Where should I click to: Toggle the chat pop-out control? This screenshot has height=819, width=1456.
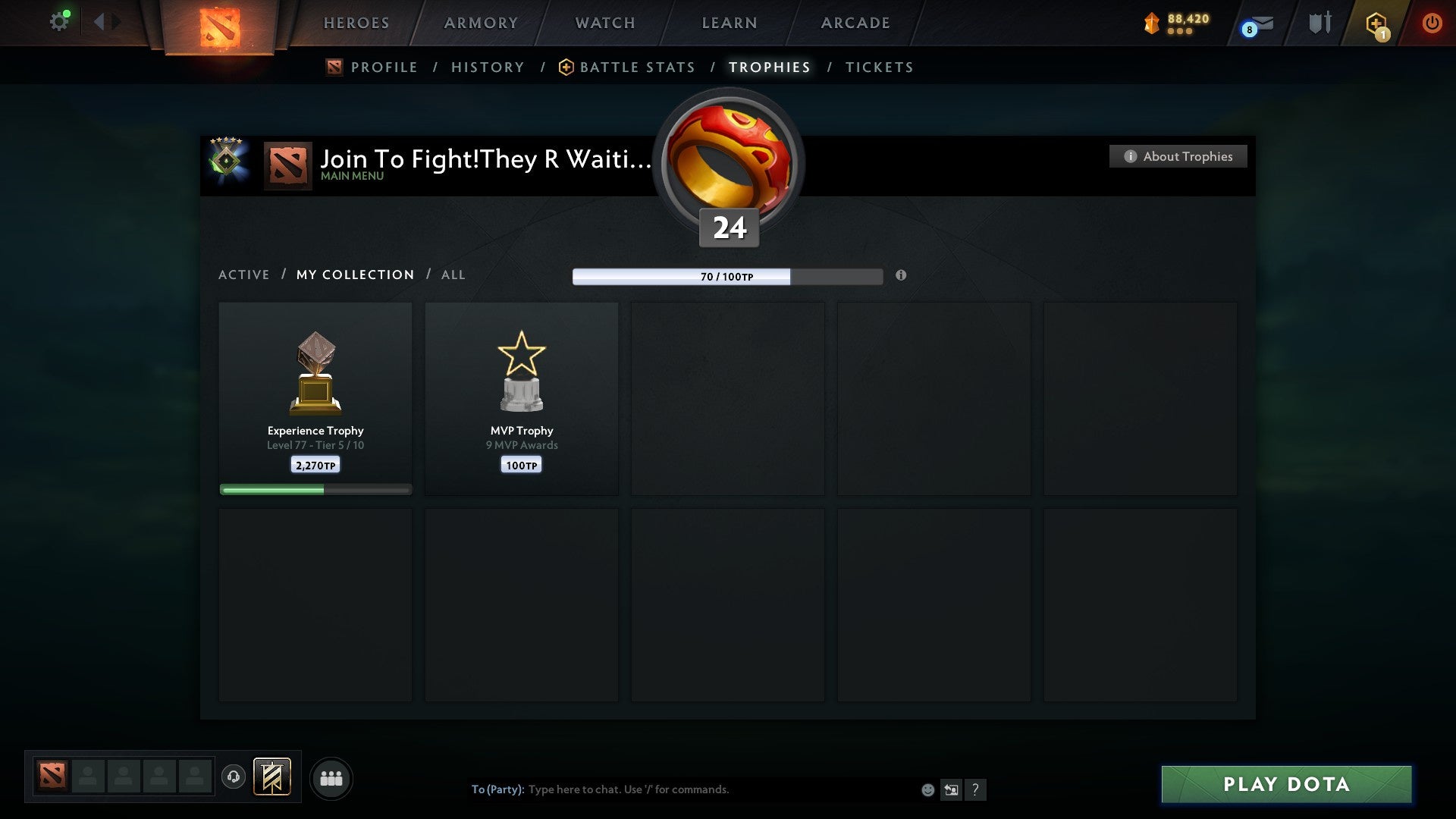952,789
